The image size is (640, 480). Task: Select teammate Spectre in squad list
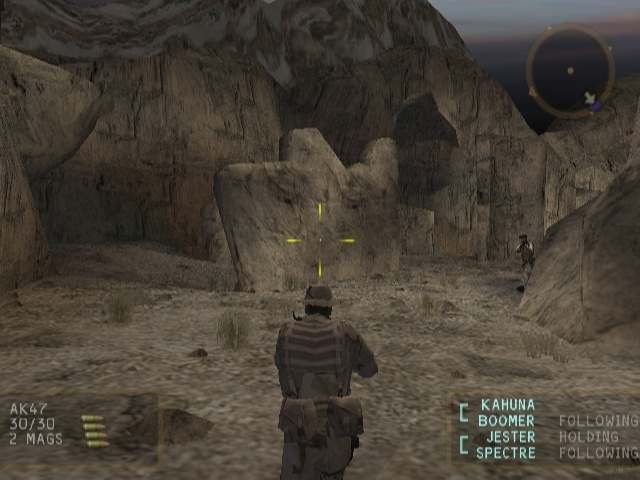(506, 453)
